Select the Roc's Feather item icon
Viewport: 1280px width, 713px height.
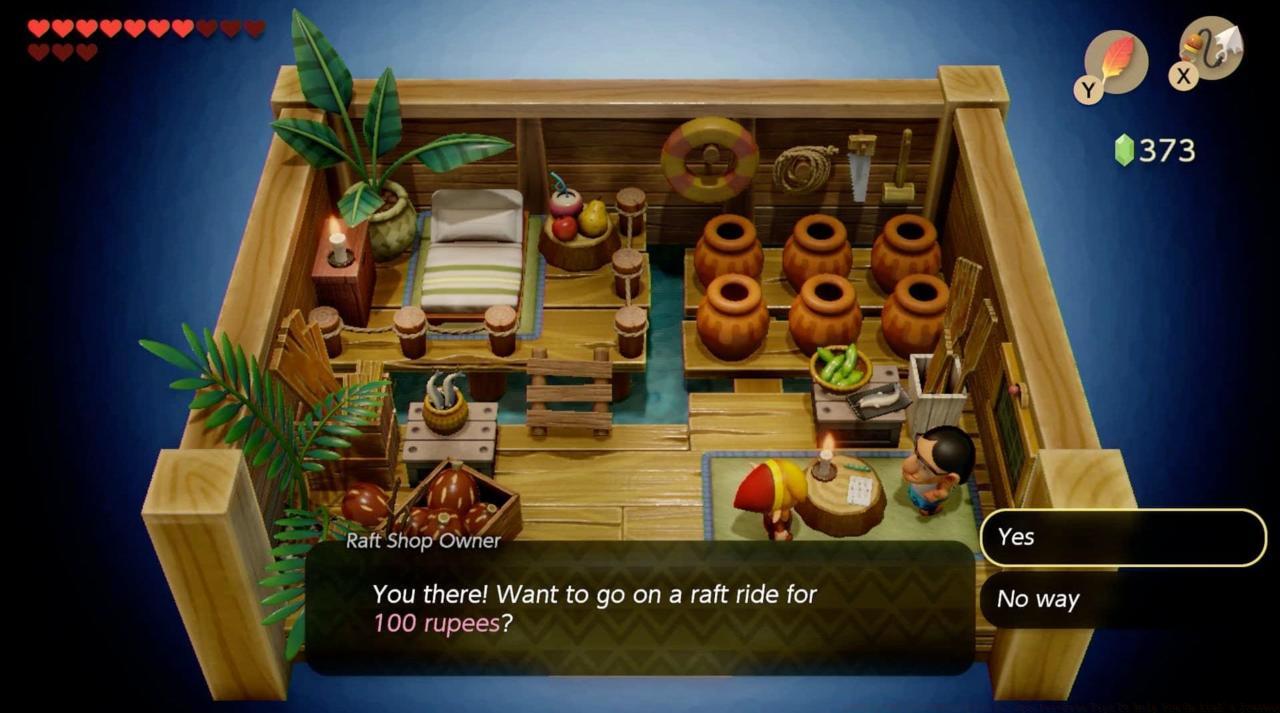pos(1116,62)
